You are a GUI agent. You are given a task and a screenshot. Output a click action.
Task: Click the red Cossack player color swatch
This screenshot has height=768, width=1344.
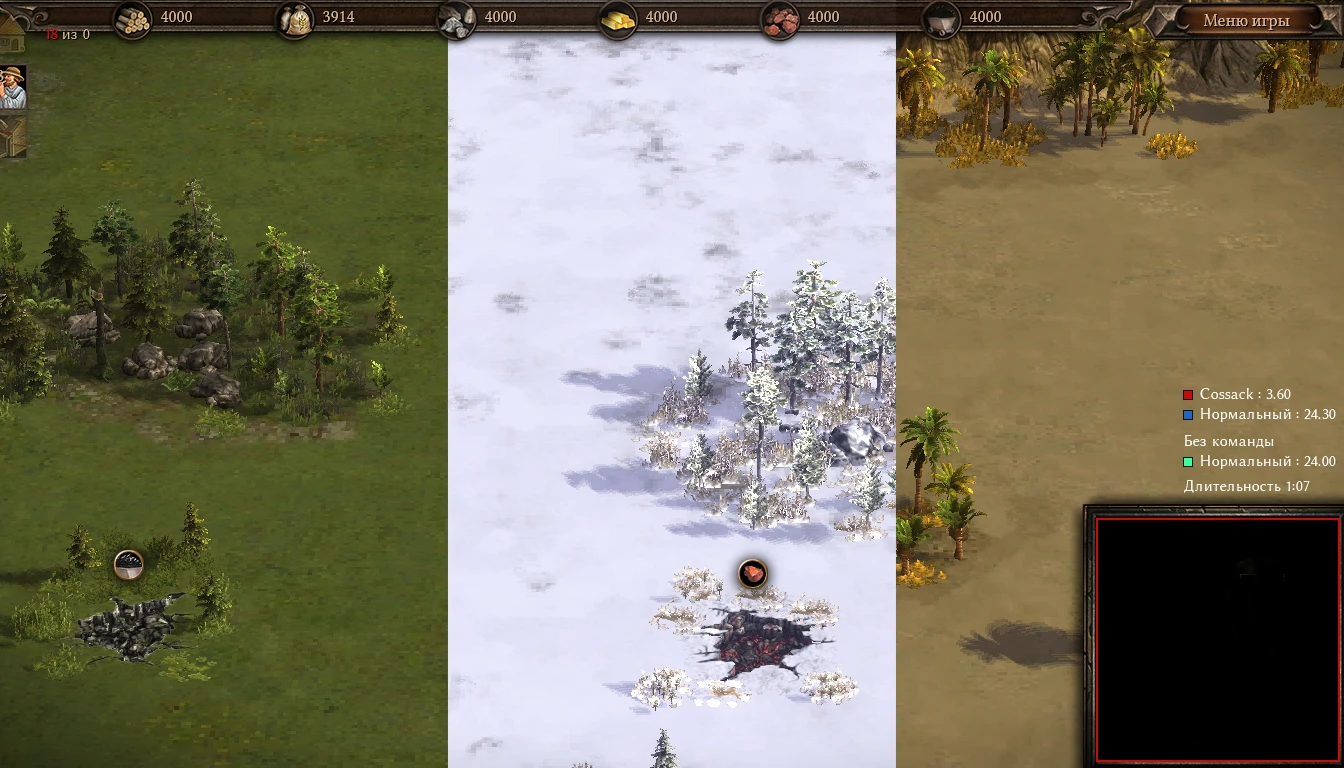click(1187, 394)
